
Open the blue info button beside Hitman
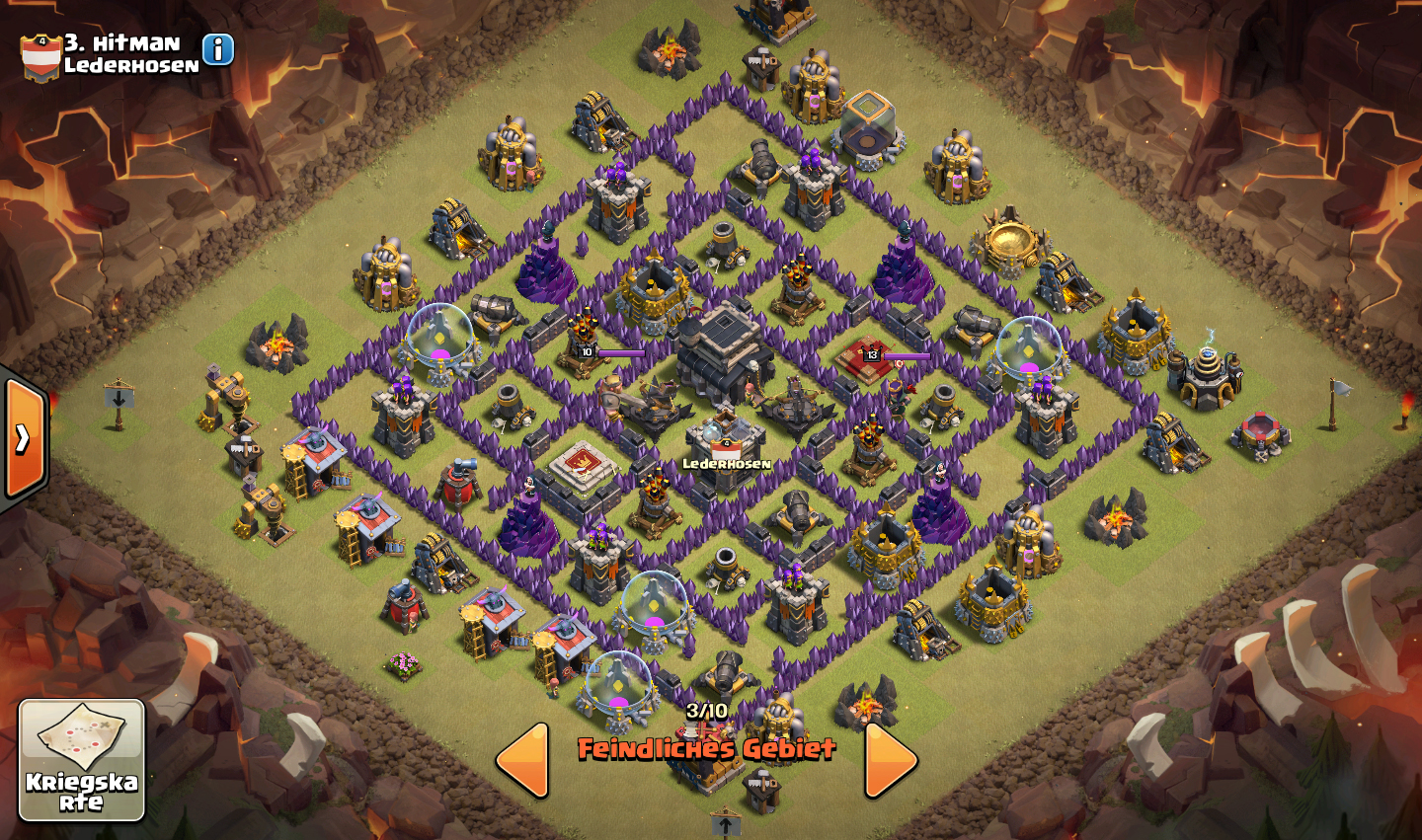tap(218, 49)
